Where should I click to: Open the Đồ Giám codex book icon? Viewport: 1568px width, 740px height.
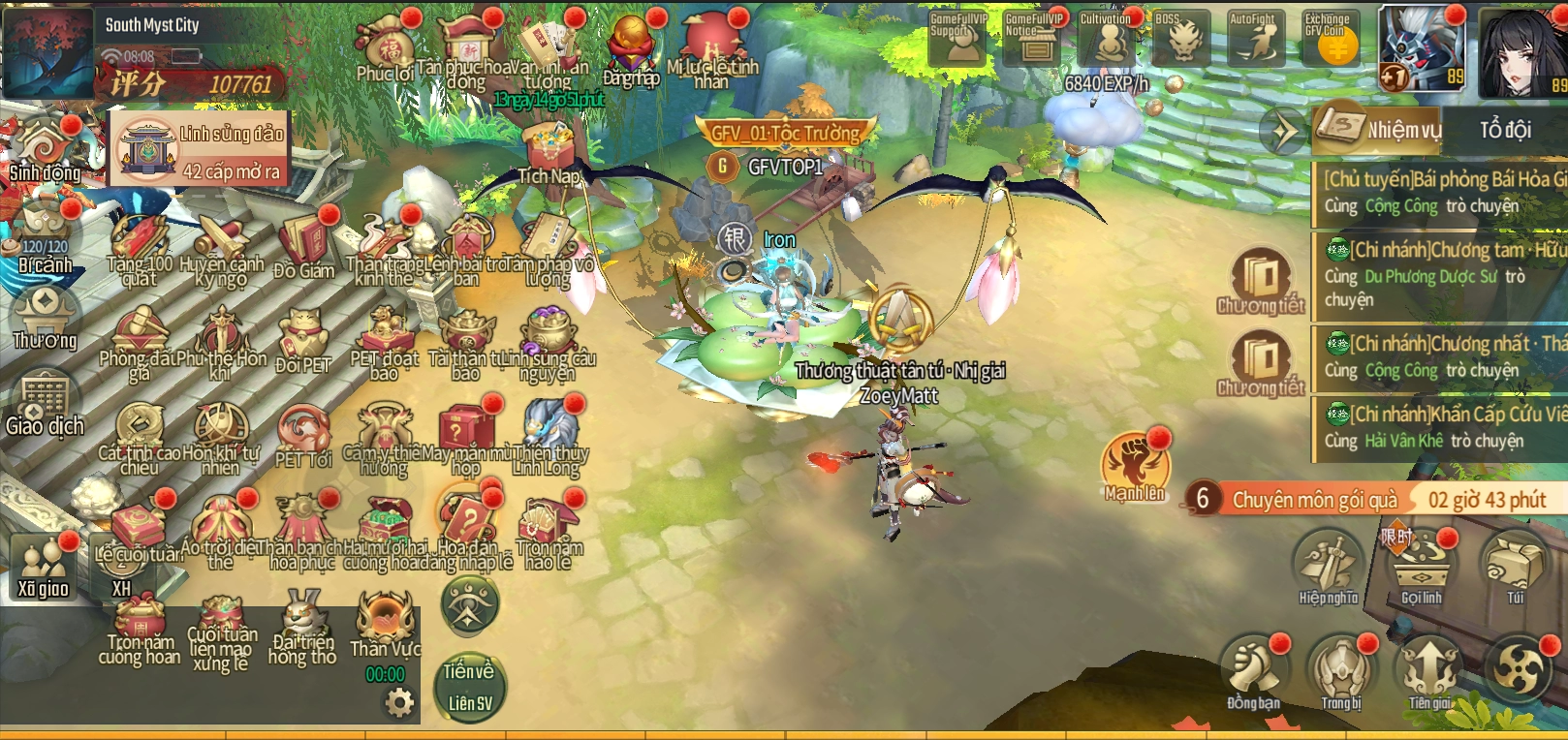tap(304, 244)
